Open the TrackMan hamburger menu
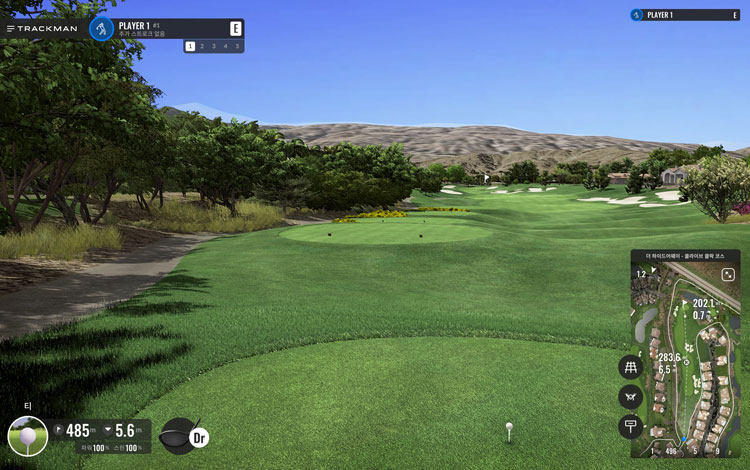 [x=11, y=28]
